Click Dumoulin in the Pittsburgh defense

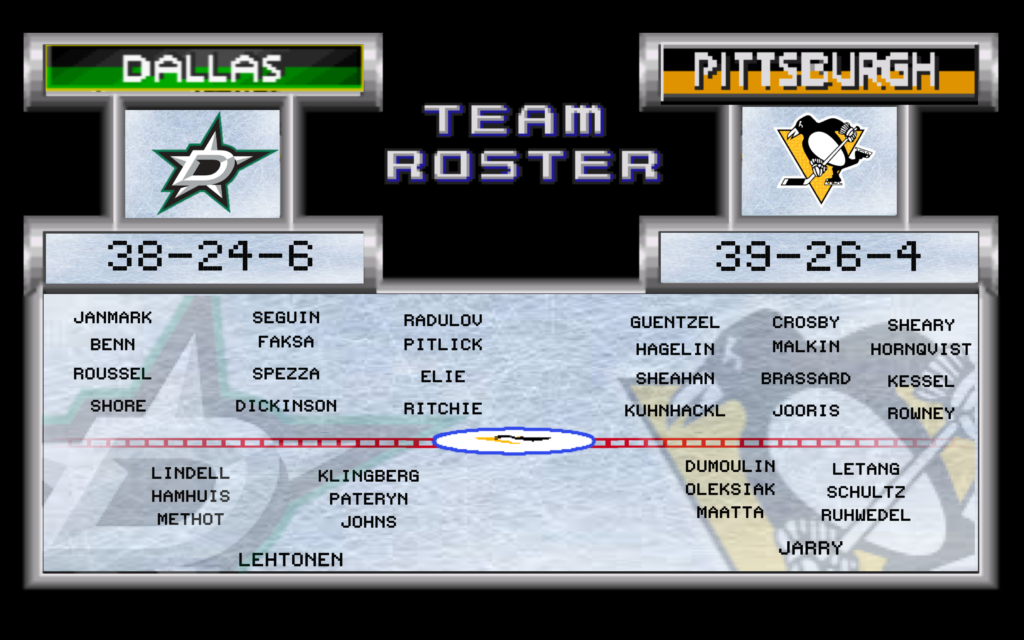pyautogui.click(x=730, y=466)
